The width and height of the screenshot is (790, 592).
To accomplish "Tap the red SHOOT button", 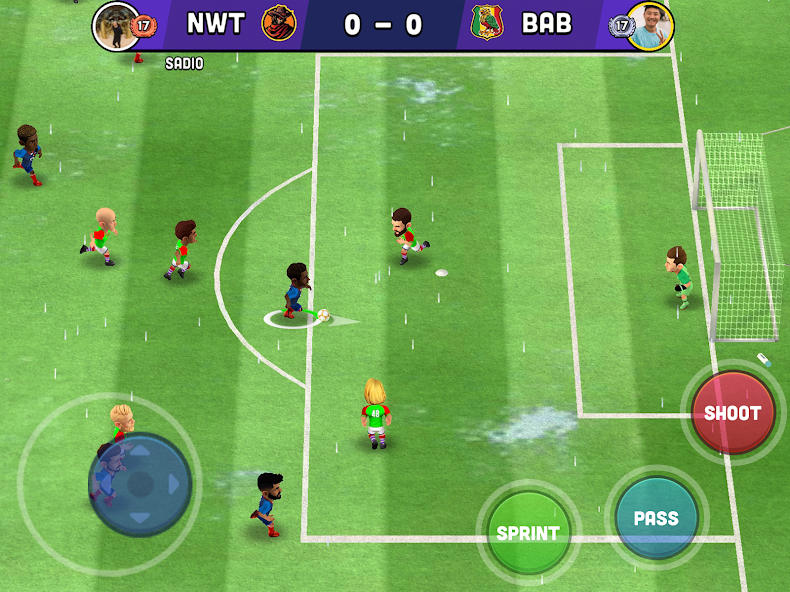I will click(733, 412).
